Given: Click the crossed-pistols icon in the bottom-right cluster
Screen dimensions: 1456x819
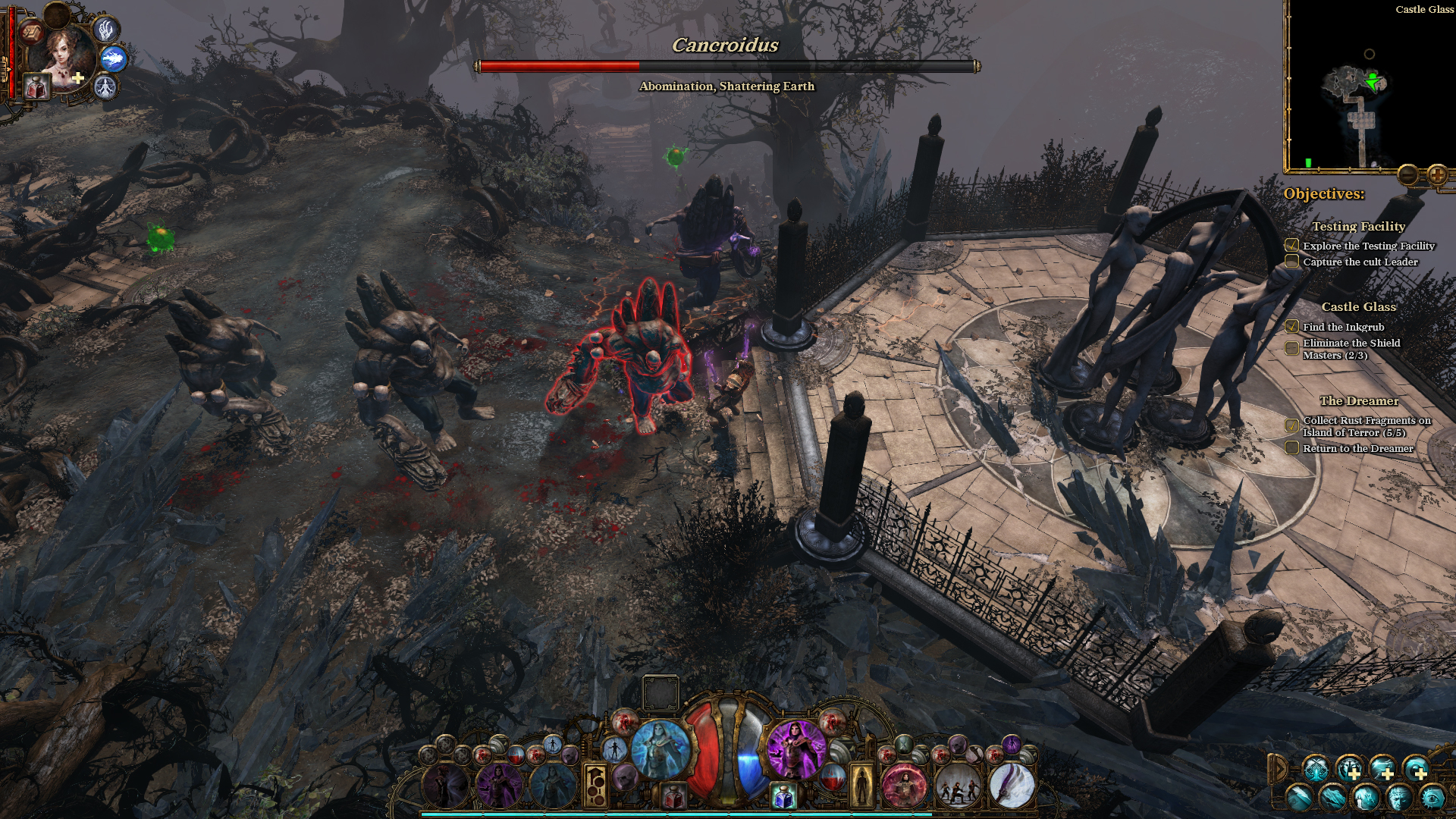Looking at the screenshot, I should 1316,770.
